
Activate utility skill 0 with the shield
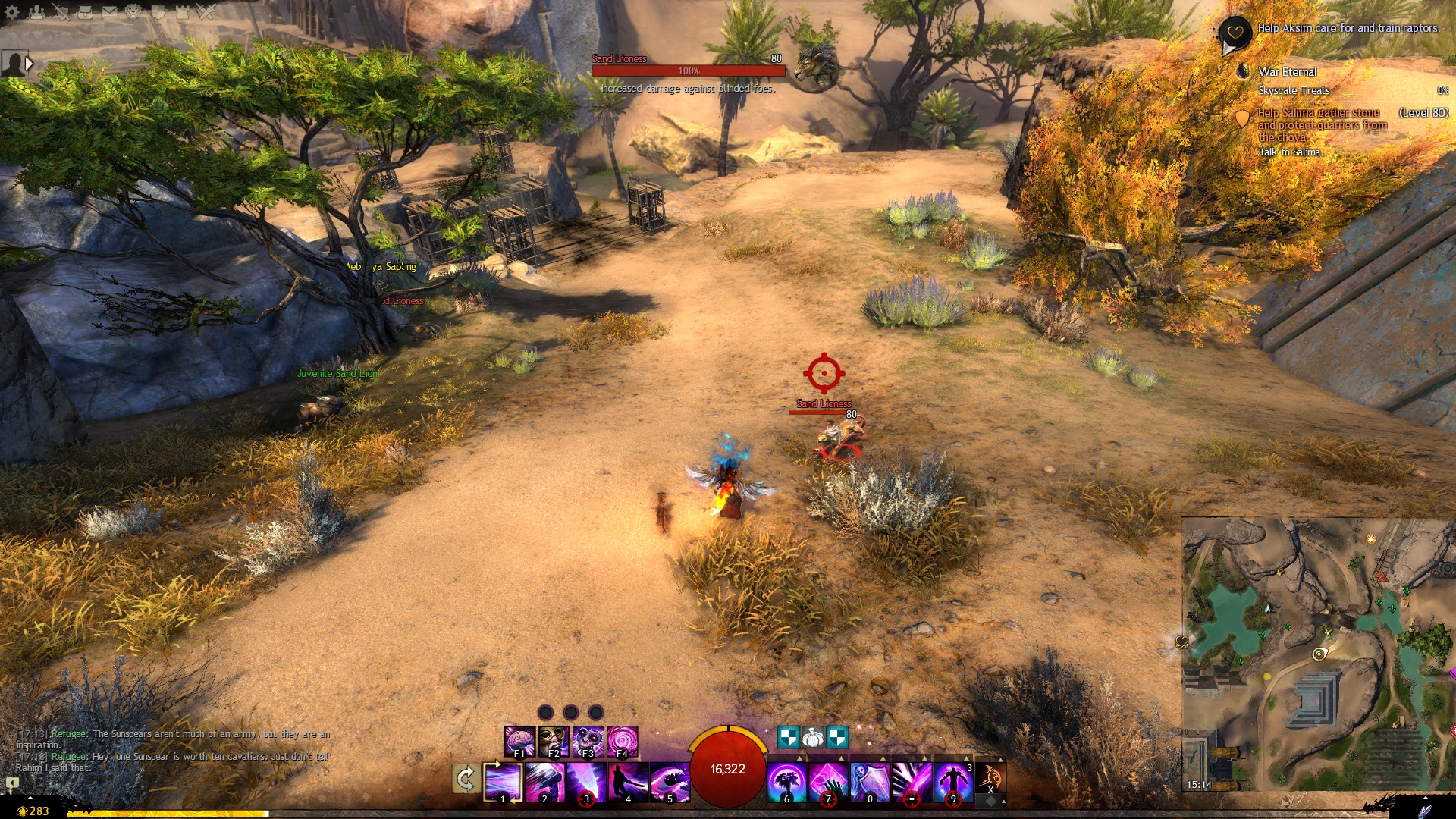tap(870, 782)
